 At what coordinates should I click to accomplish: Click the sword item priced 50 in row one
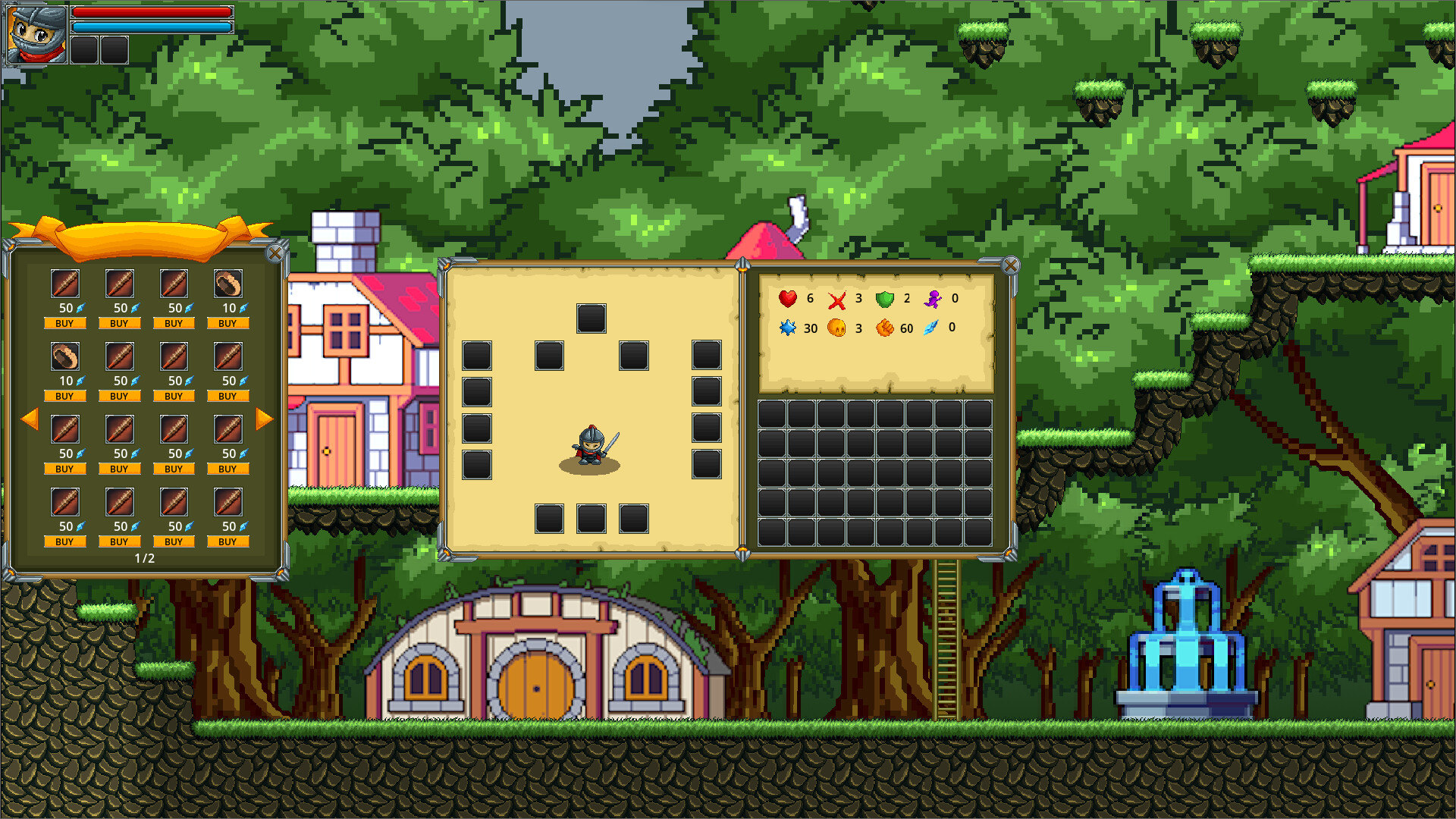pyautogui.click(x=64, y=284)
